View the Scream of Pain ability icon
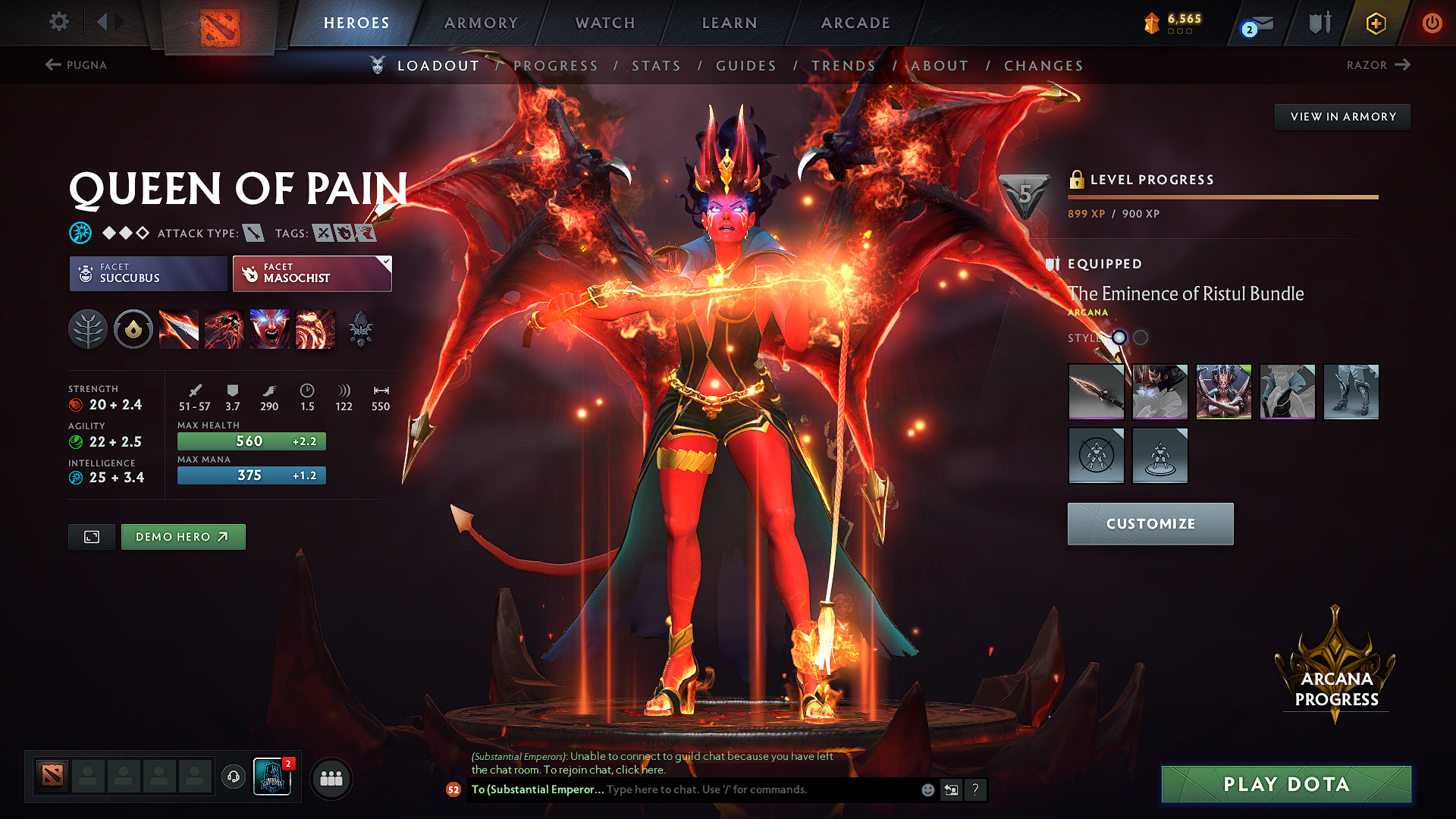The height and width of the screenshot is (819, 1456). pos(270,328)
